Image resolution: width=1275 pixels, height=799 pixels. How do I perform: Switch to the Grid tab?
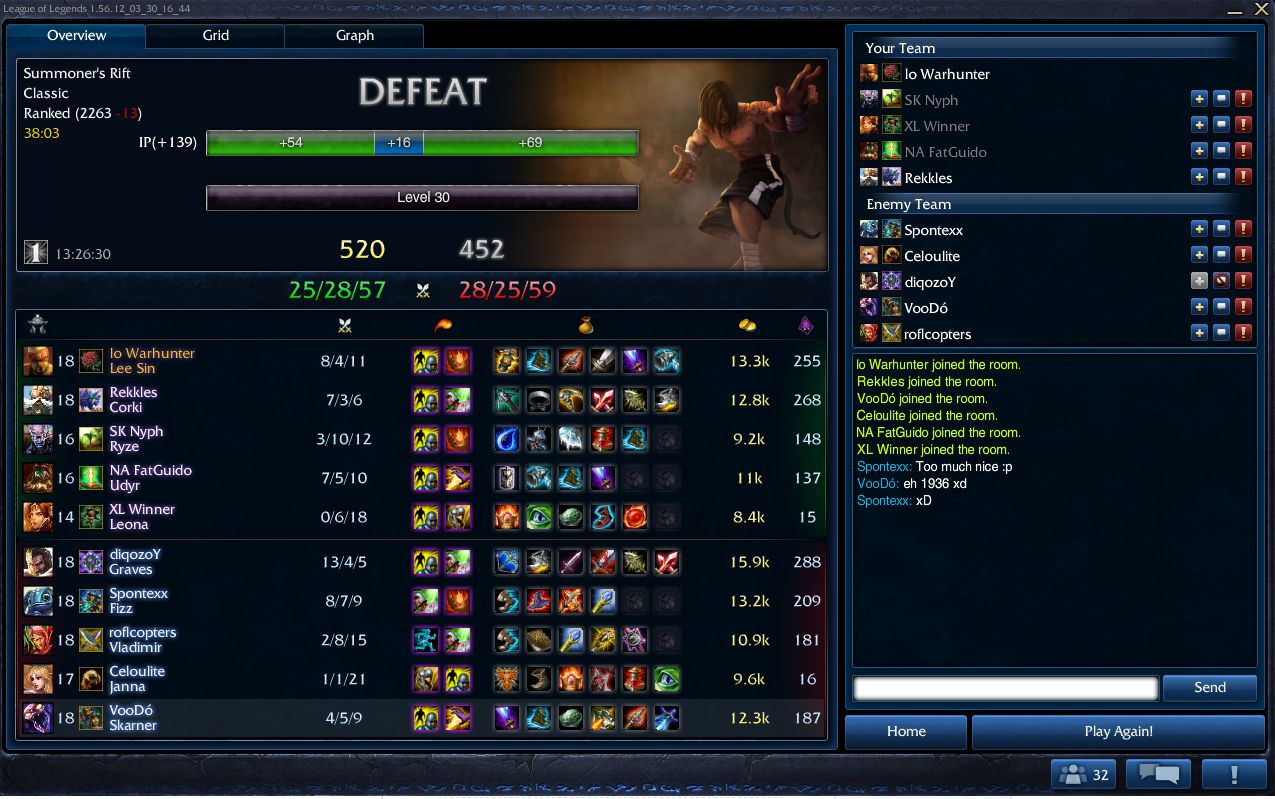[215, 36]
